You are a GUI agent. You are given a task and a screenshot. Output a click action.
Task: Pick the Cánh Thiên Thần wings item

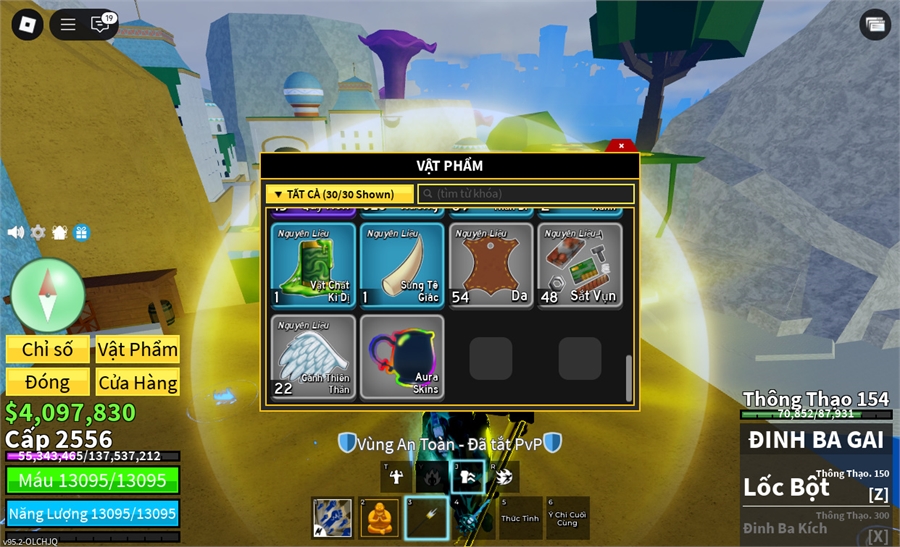(x=313, y=357)
